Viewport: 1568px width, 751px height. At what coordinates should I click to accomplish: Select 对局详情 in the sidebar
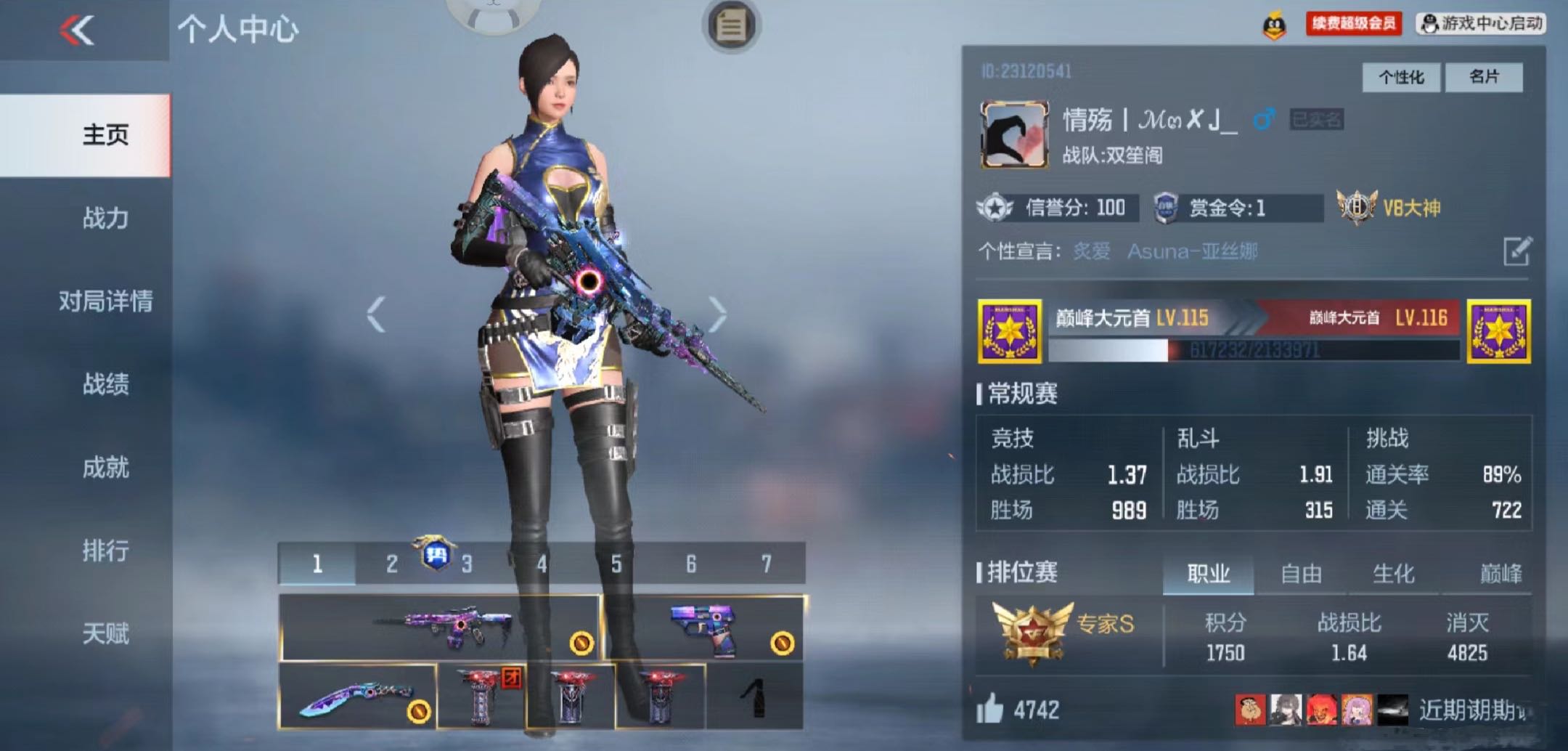point(105,301)
